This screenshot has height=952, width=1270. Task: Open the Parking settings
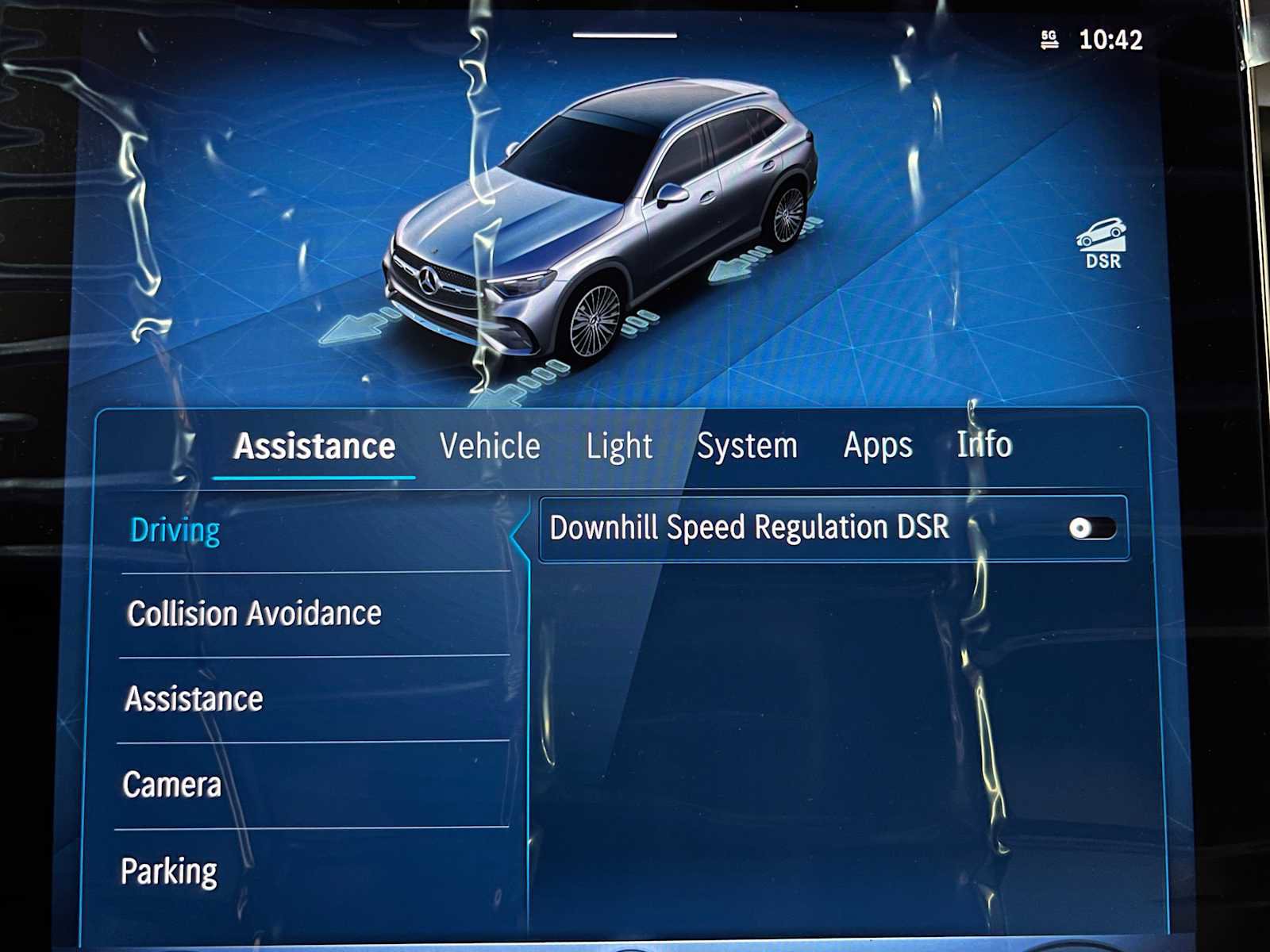[x=169, y=870]
